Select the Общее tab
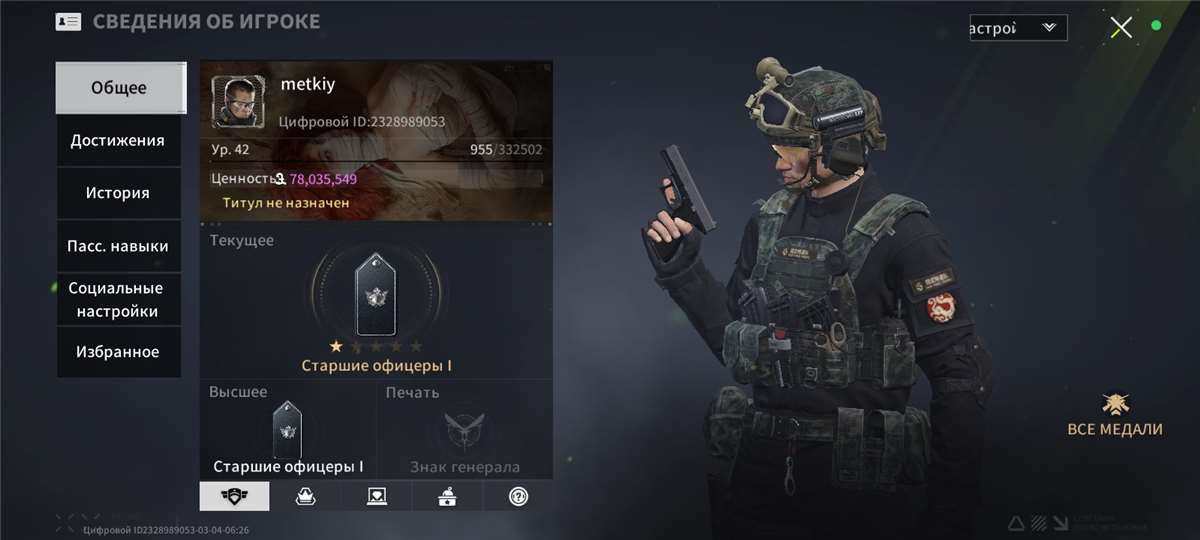This screenshot has height=540, width=1200. click(119, 88)
